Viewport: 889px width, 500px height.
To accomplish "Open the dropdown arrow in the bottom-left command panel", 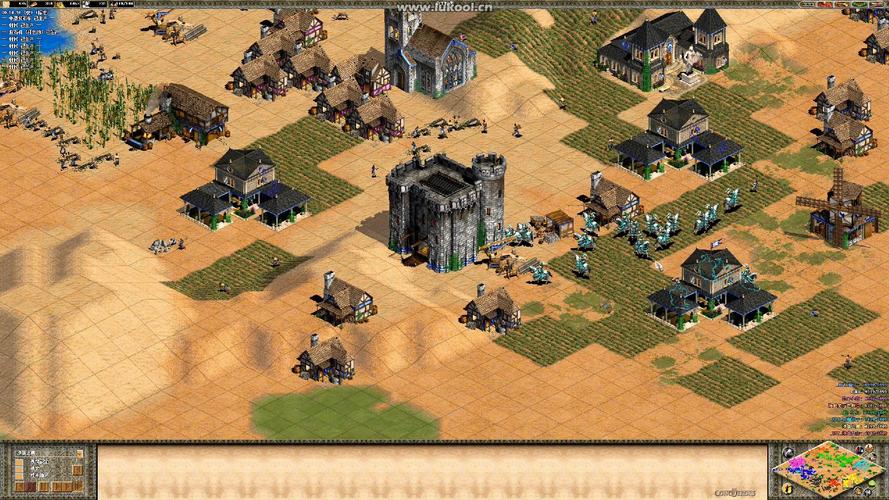I will coord(80,454).
